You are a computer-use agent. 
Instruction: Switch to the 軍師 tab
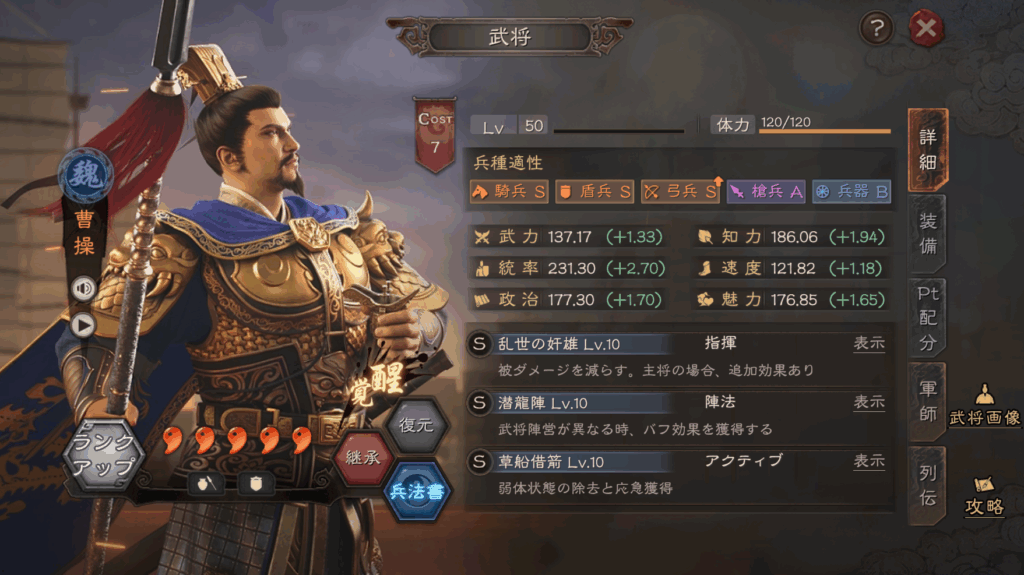pyautogui.click(x=927, y=401)
